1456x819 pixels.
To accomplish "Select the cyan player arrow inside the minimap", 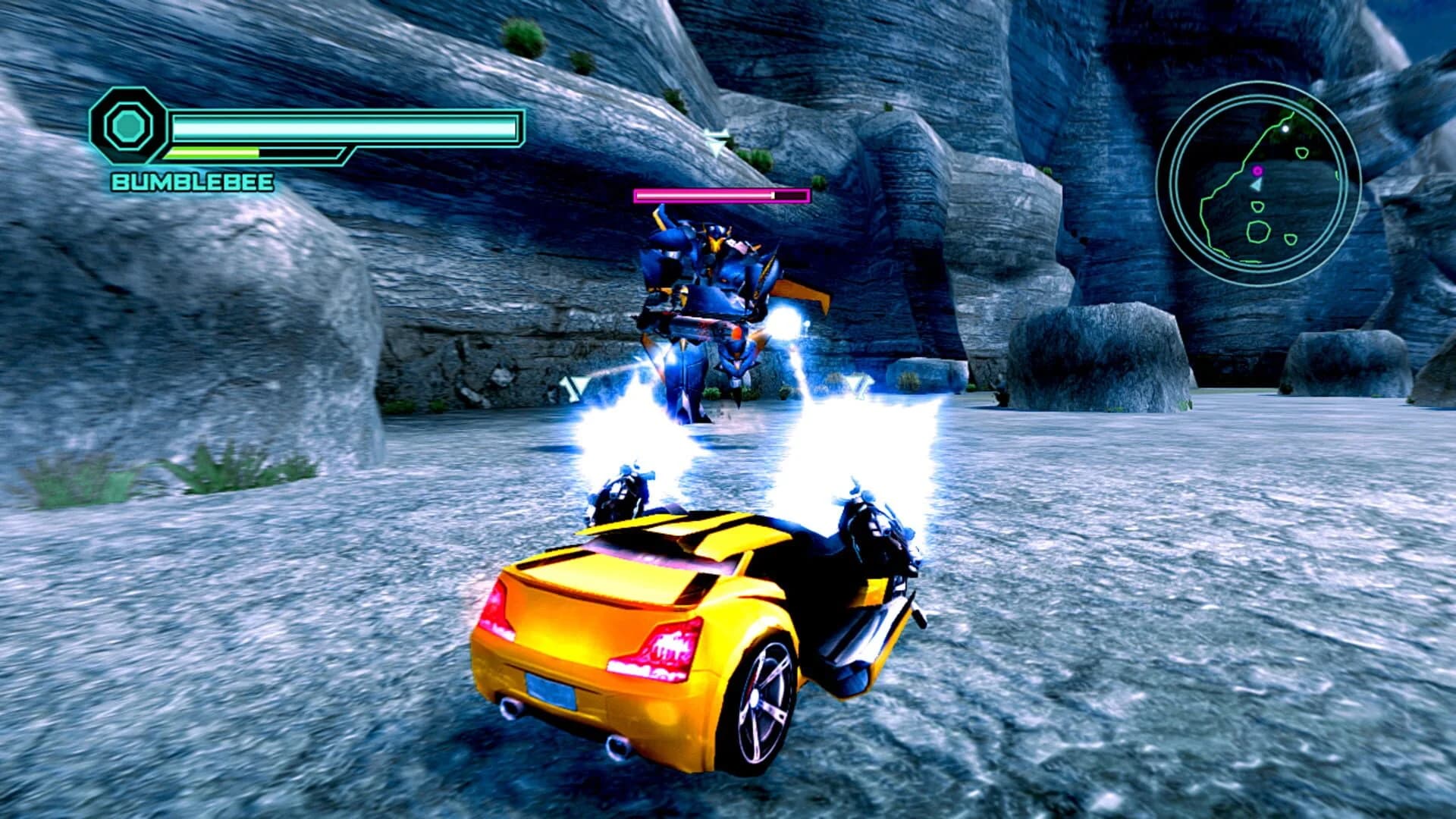I will [1257, 186].
